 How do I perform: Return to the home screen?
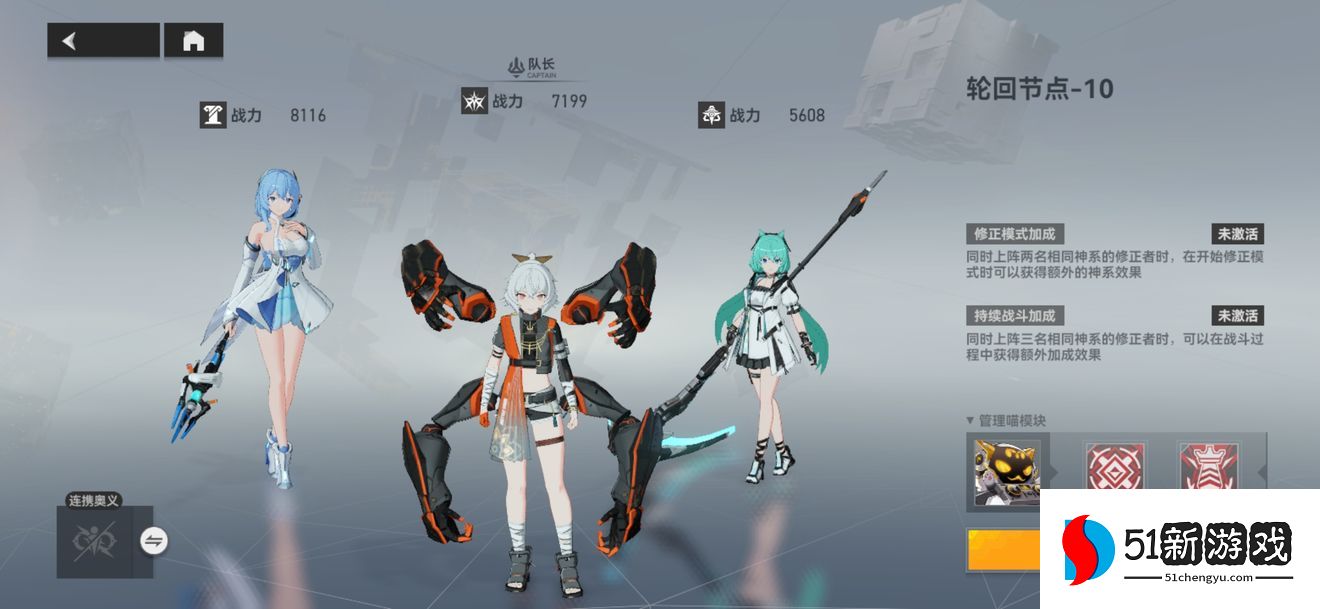pyautogui.click(x=193, y=40)
